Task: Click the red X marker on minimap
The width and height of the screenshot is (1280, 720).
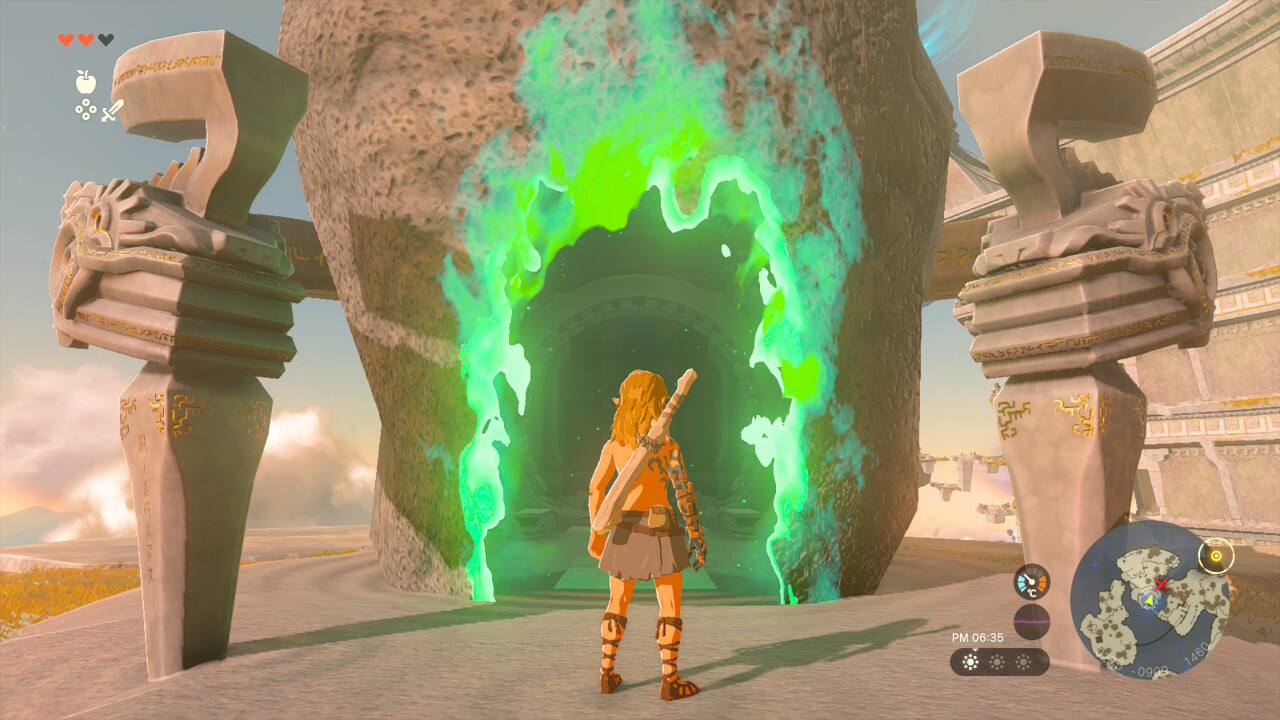Action: click(1162, 583)
